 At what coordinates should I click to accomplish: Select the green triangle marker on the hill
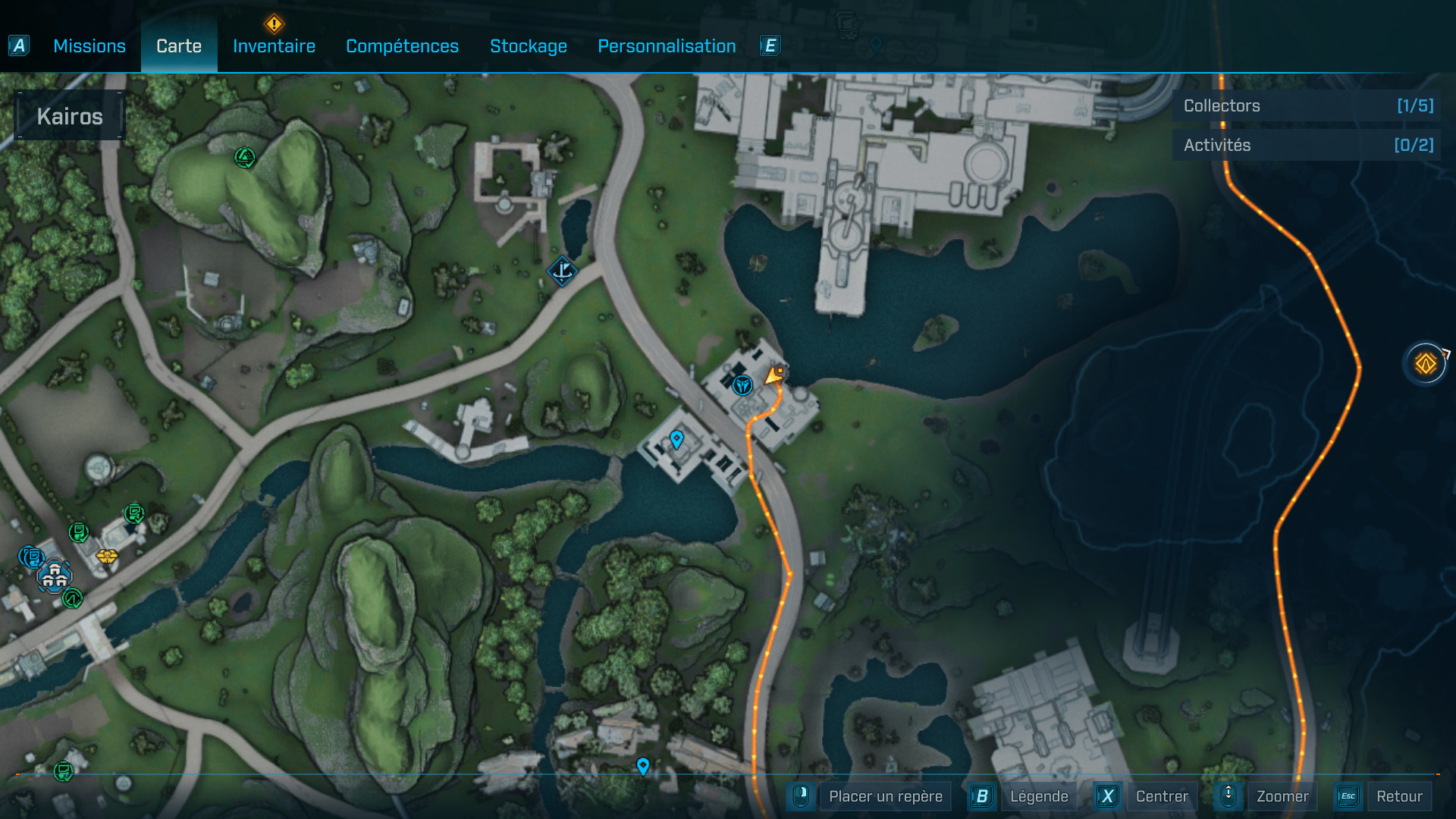(244, 158)
